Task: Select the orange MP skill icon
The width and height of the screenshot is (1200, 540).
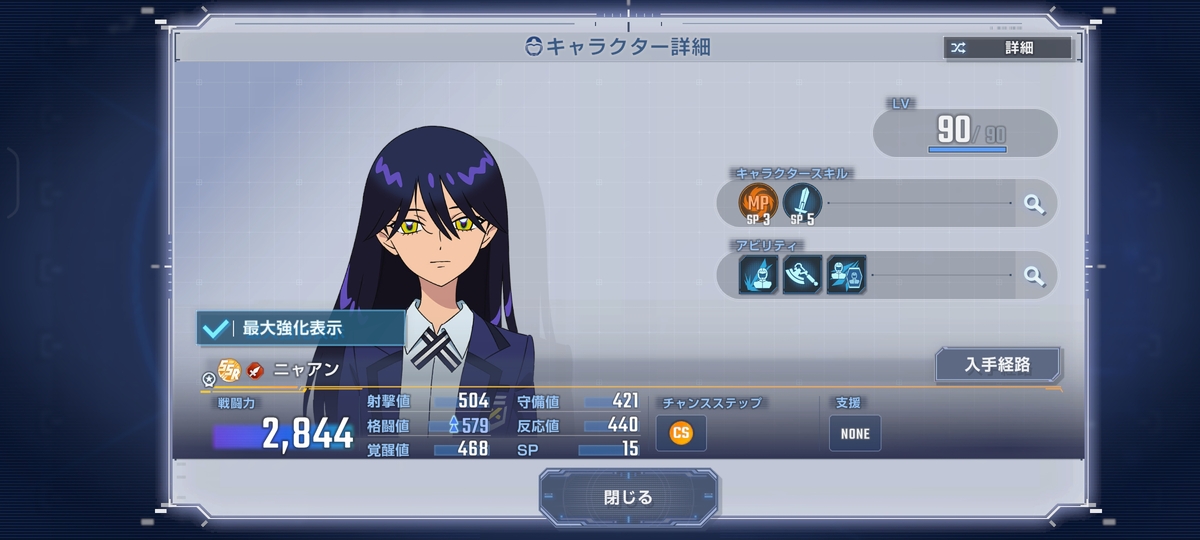Action: [x=757, y=203]
